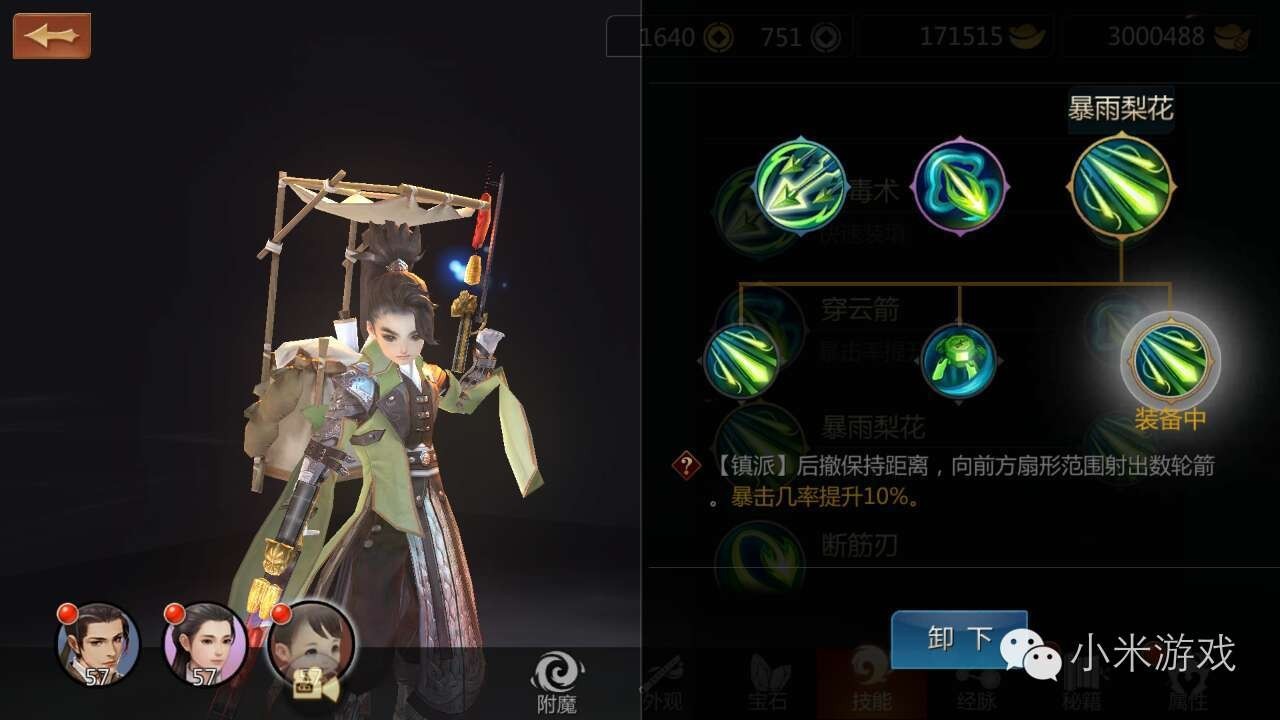Select the equipped 暴雨梨花 skill icon
The image size is (1280, 720).
(x=1168, y=362)
